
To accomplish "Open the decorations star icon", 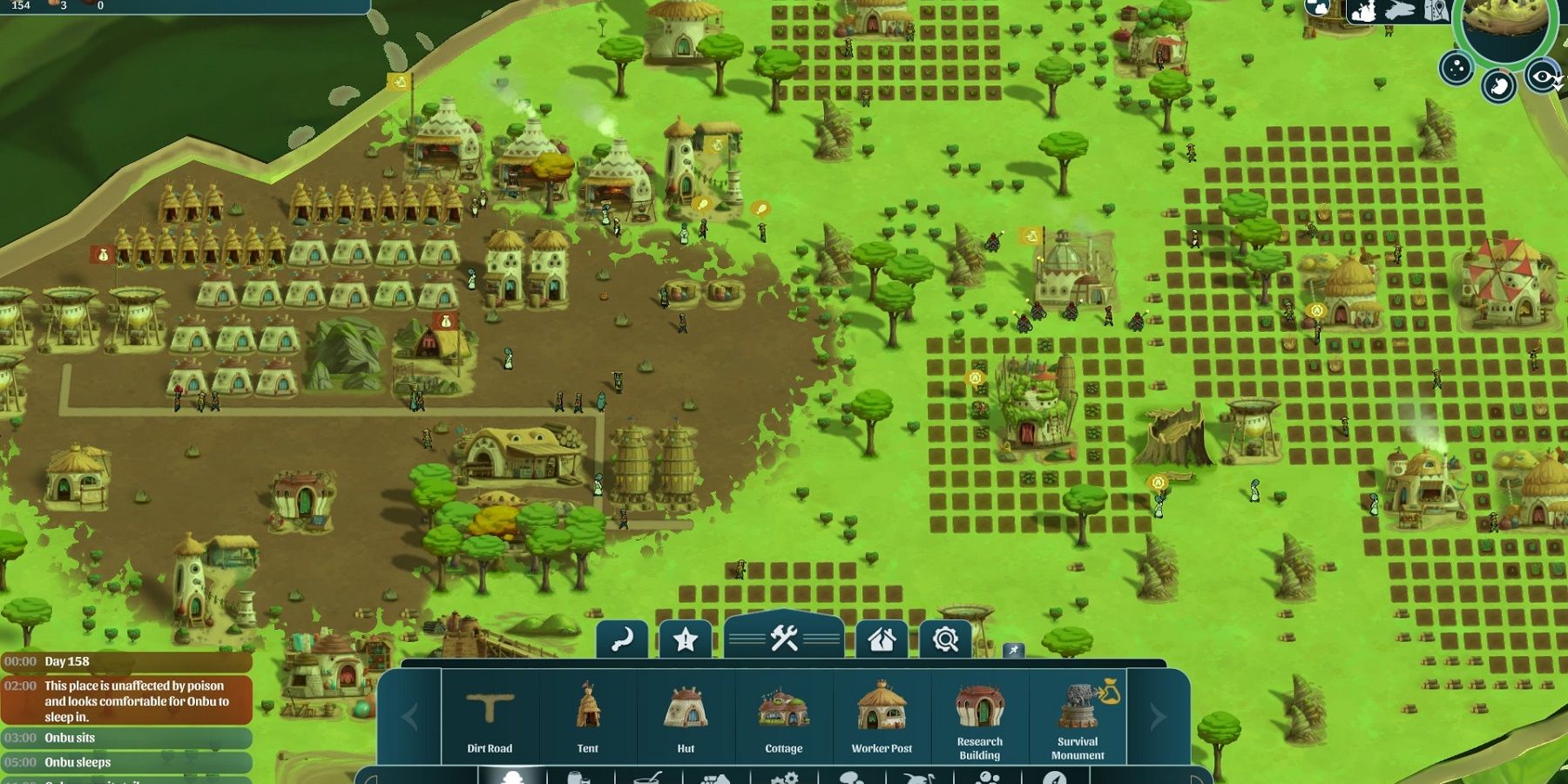I will tap(686, 639).
